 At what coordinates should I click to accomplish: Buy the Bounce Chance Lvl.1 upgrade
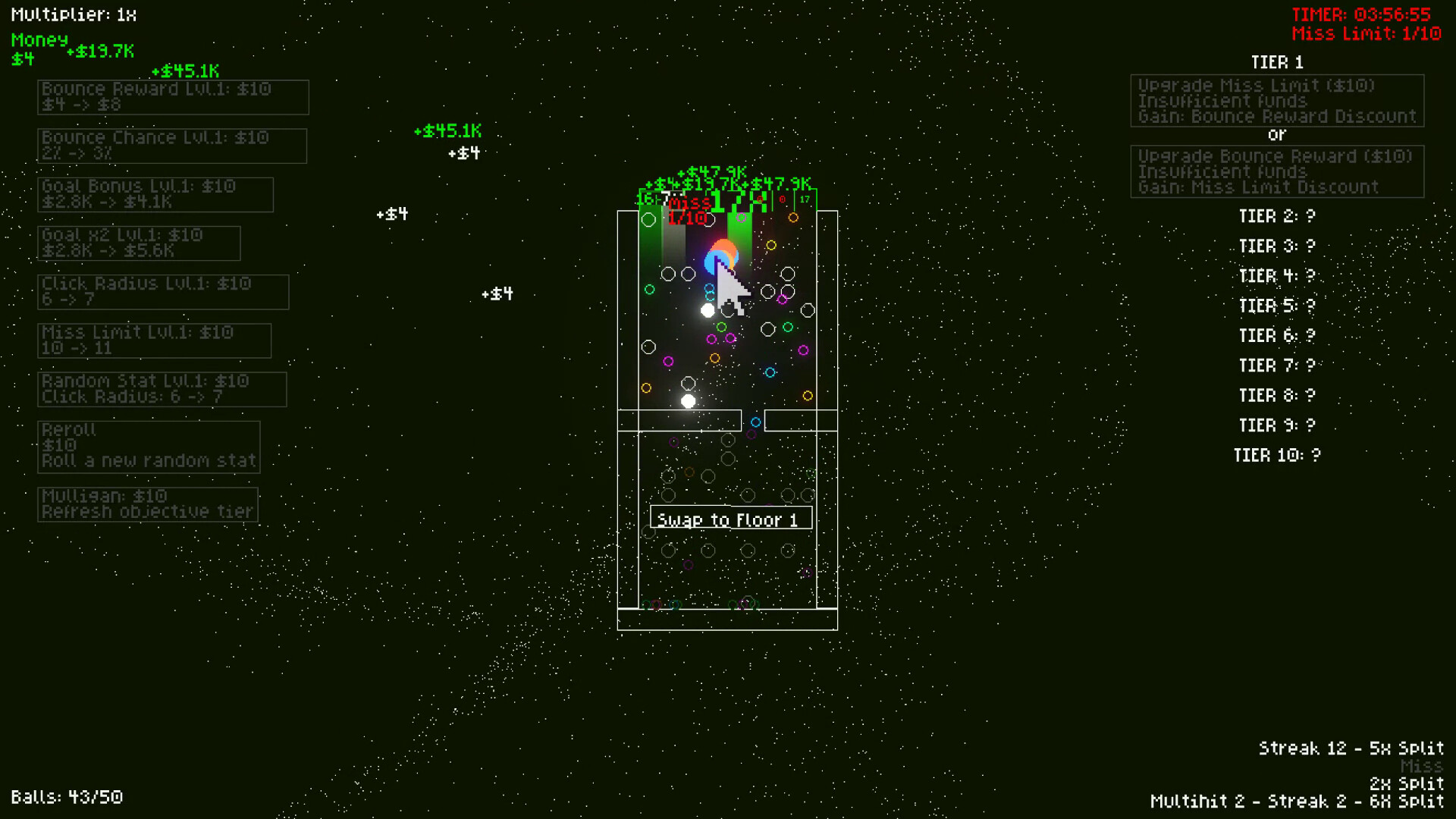click(171, 145)
